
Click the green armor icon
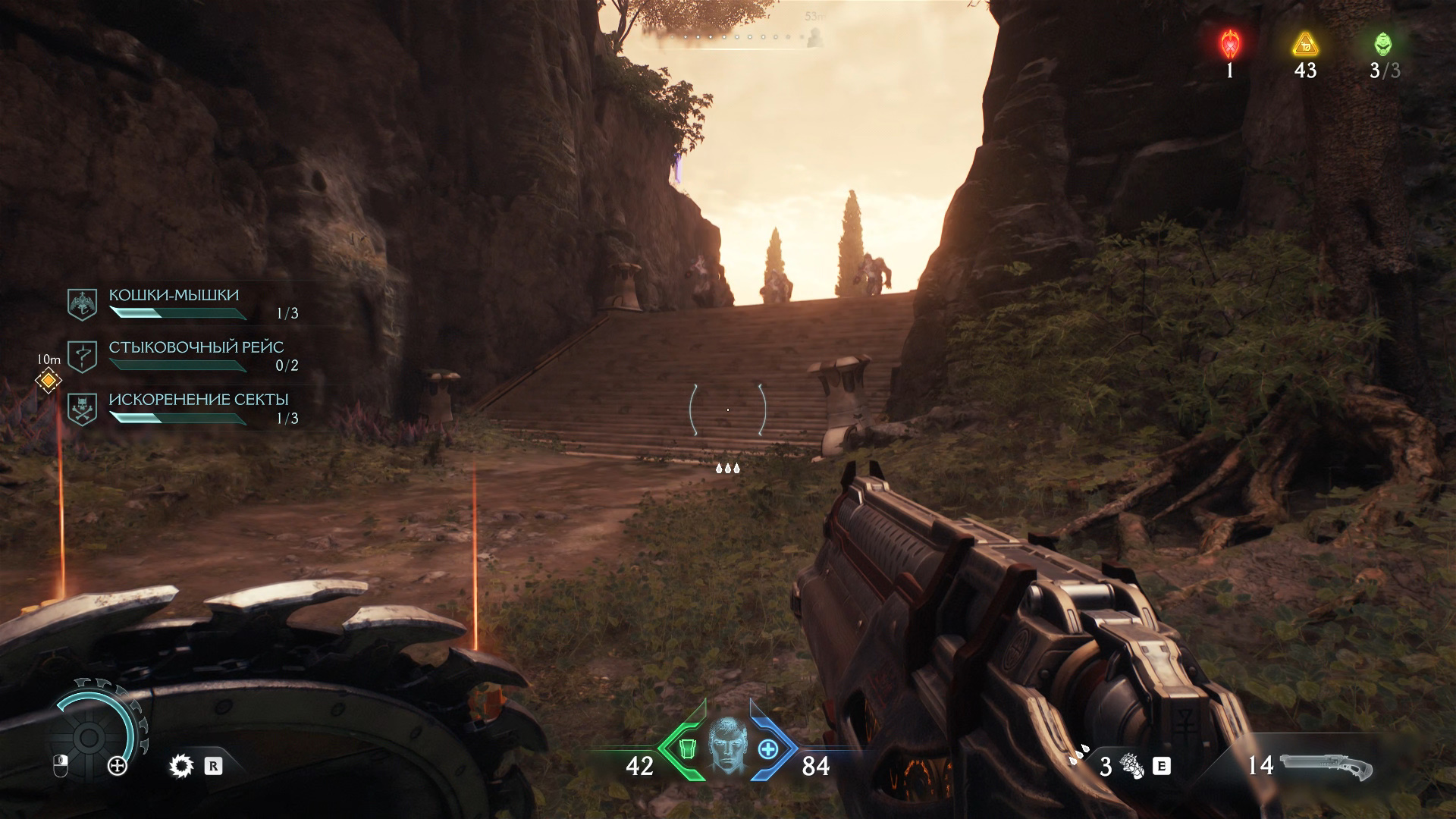[686, 749]
